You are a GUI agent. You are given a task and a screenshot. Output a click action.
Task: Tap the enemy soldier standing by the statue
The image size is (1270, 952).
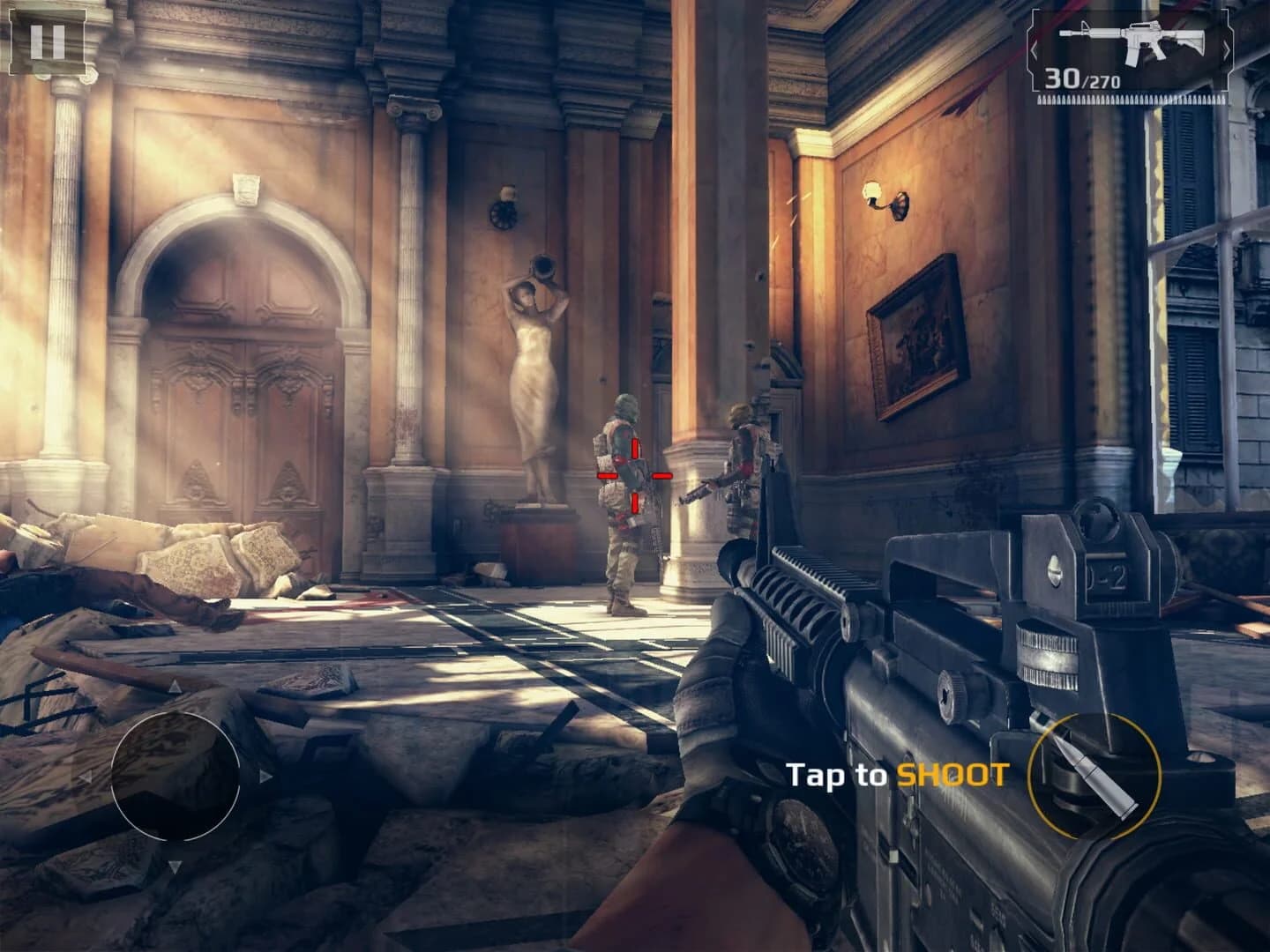(x=626, y=494)
